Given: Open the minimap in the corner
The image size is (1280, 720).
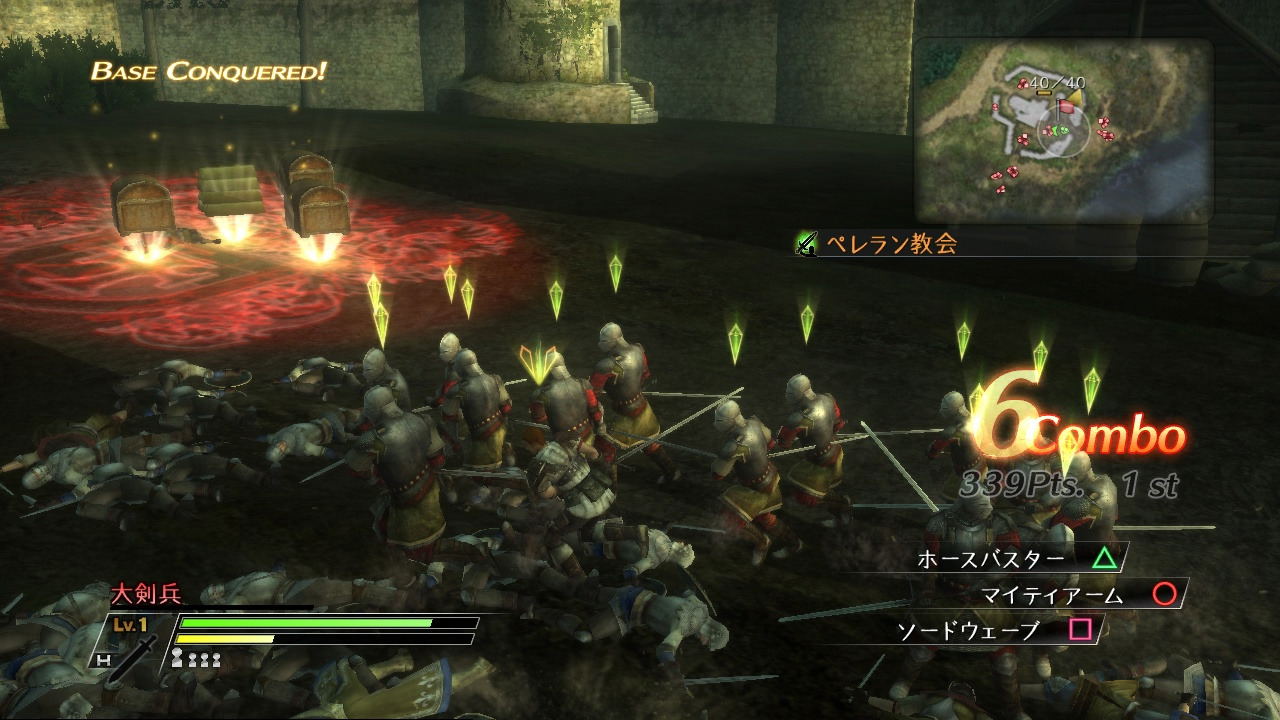Looking at the screenshot, I should 1063,130.
